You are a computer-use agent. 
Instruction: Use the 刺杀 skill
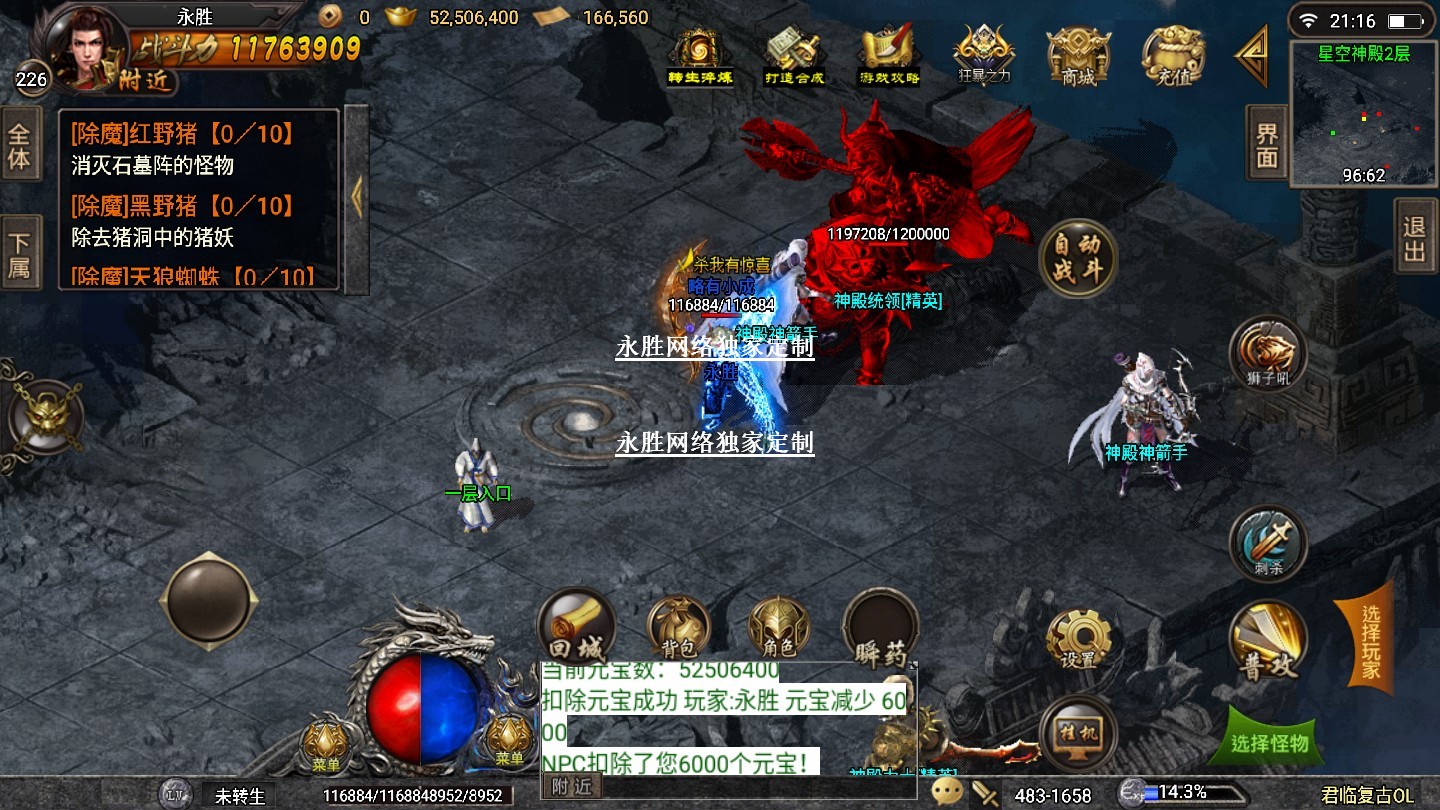point(1268,543)
